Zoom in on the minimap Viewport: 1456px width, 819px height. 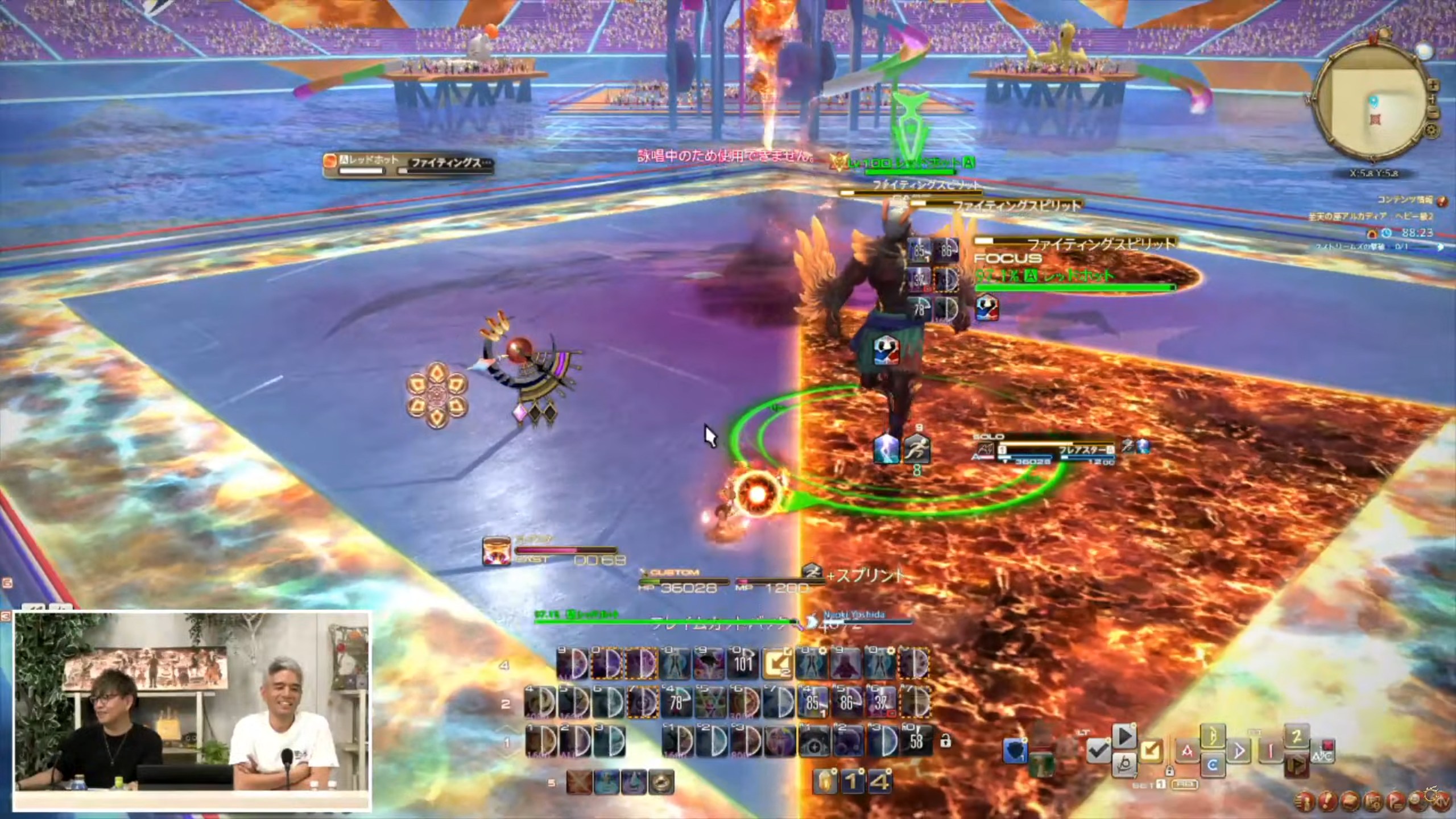tap(1433, 85)
